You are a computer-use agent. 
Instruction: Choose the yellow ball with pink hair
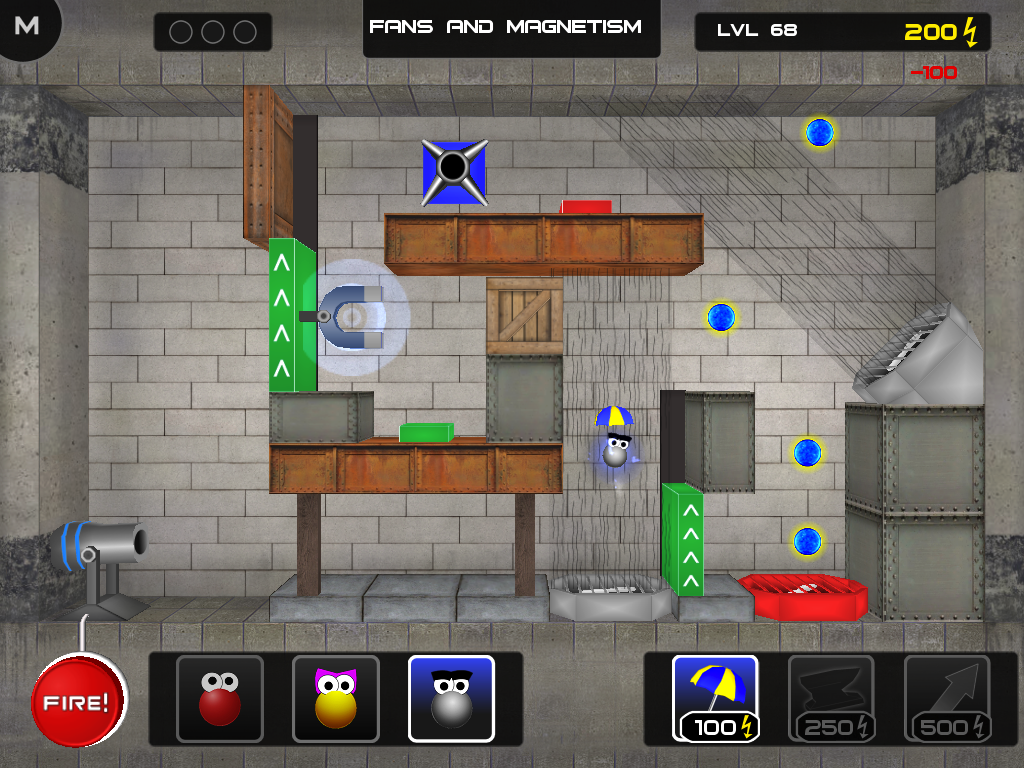(x=336, y=698)
